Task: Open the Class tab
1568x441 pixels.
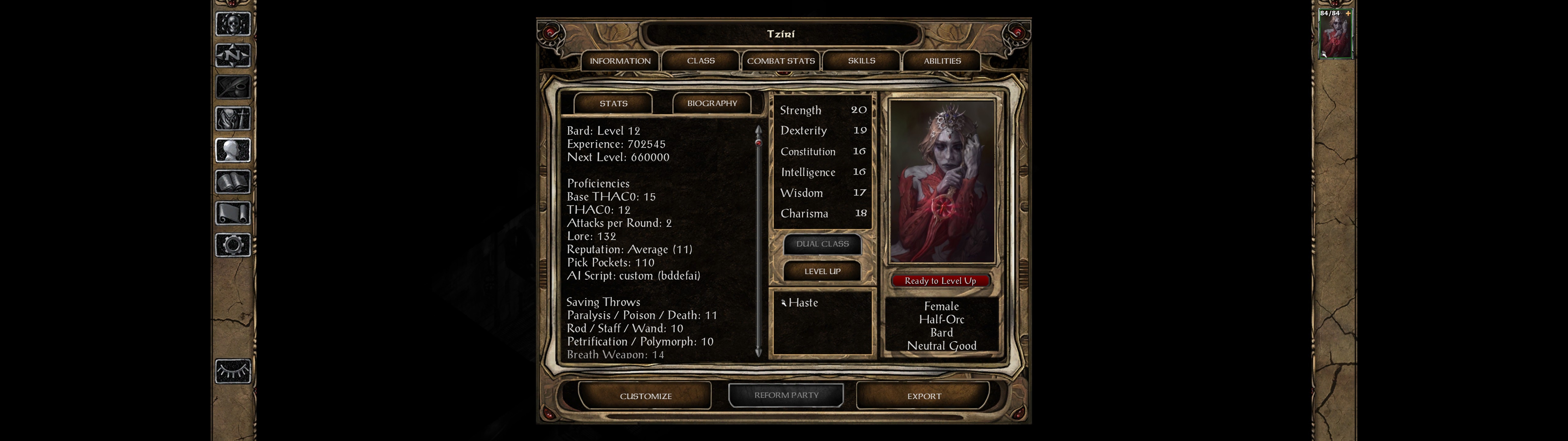Action: click(701, 61)
